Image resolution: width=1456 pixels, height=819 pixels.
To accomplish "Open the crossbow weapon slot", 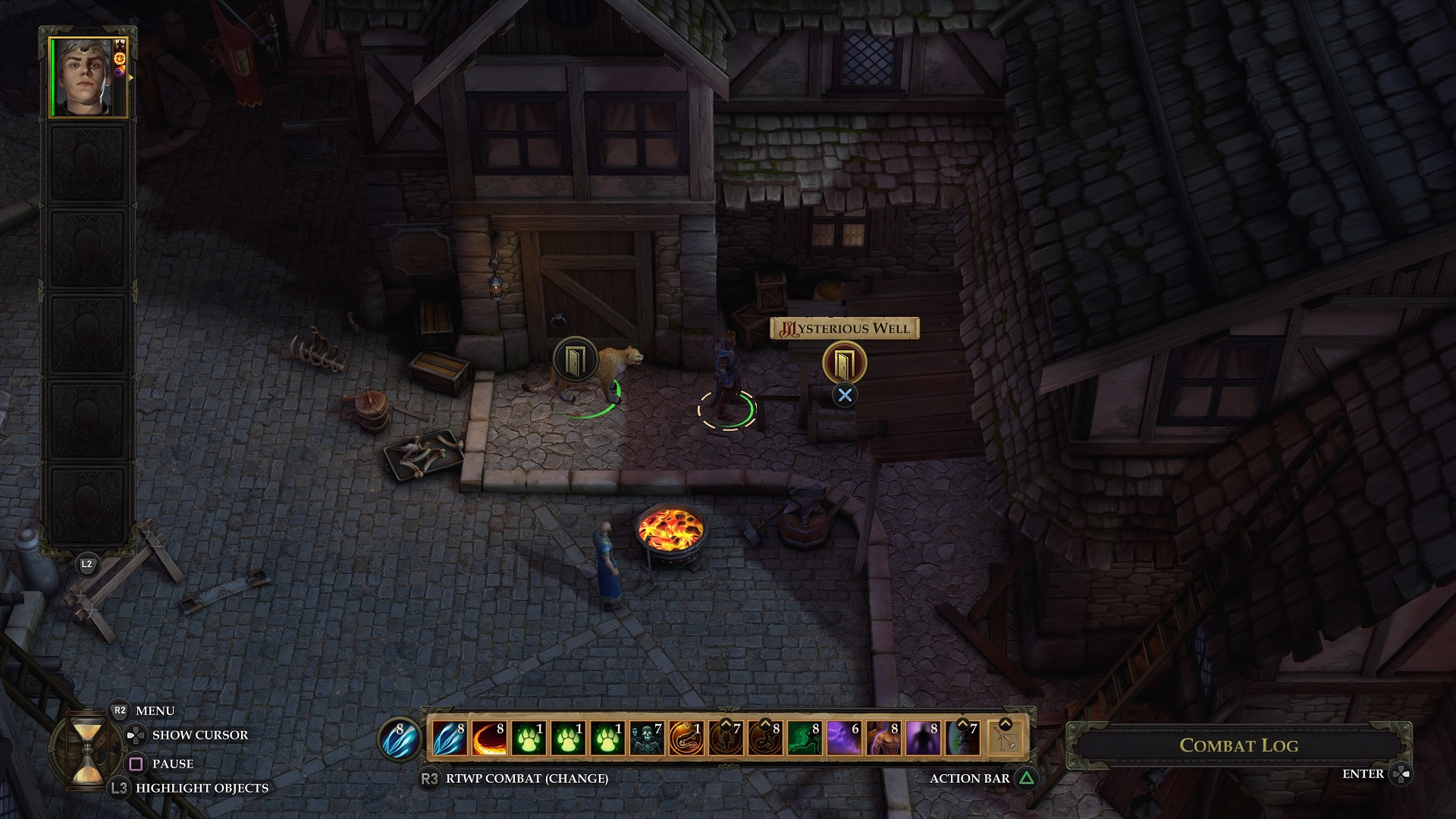I will pos(1006,738).
